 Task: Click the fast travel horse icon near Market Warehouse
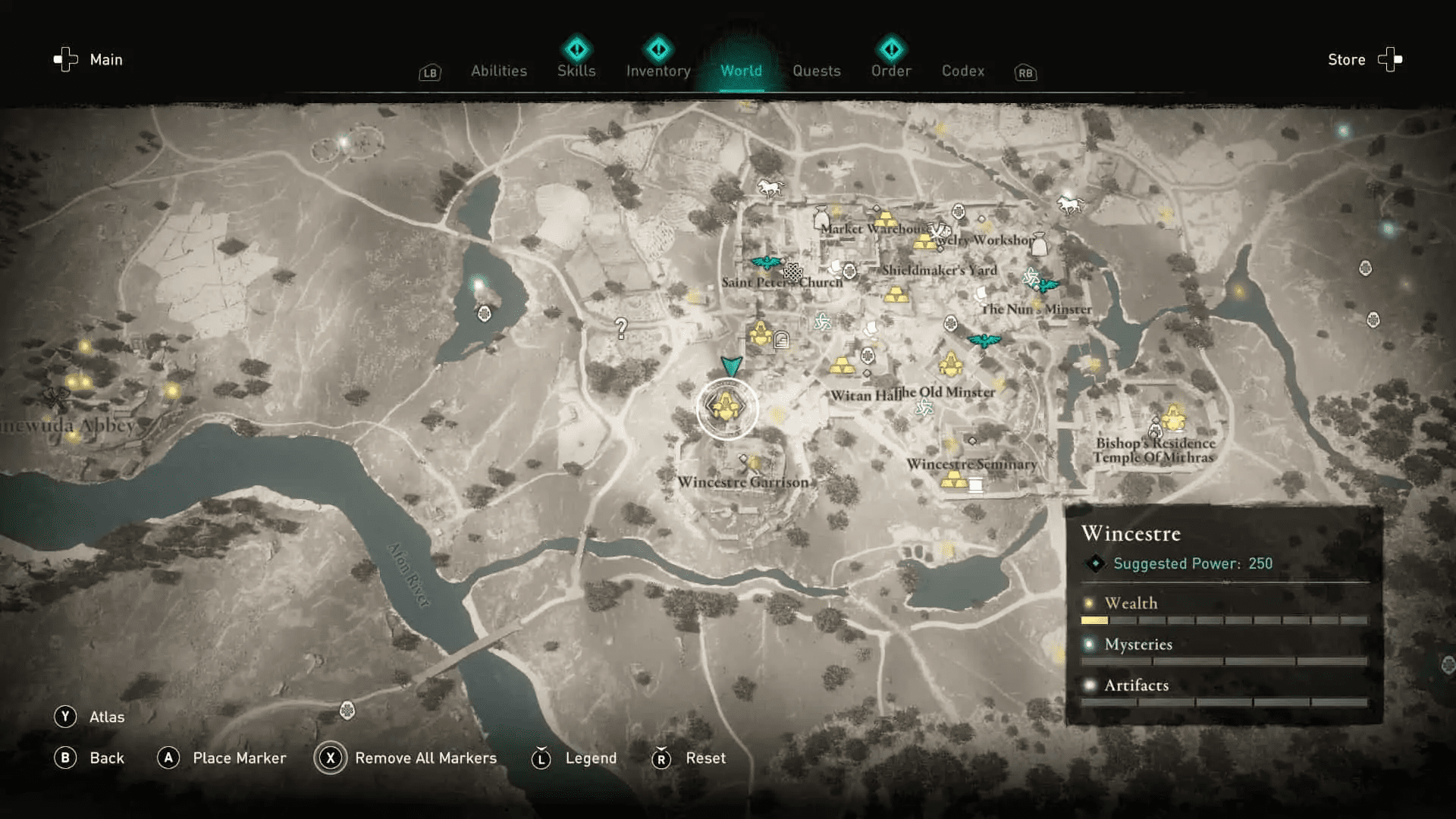pos(770,187)
